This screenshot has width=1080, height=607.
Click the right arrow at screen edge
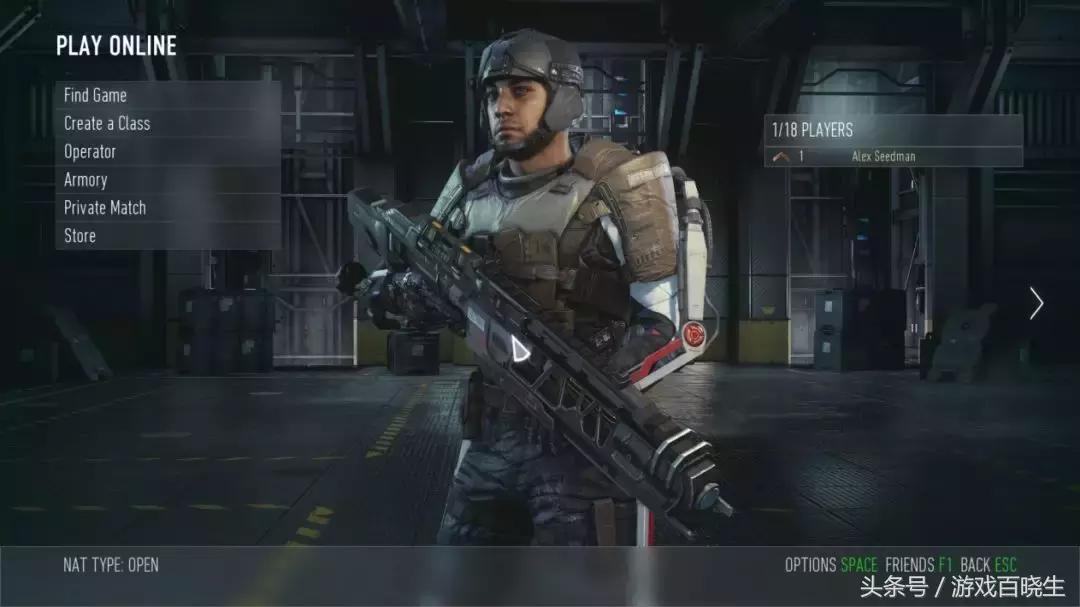pos(1037,303)
